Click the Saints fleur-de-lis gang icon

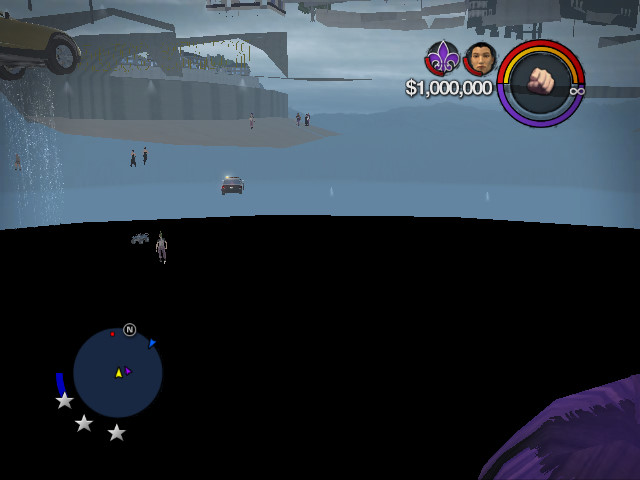[x=441, y=58]
